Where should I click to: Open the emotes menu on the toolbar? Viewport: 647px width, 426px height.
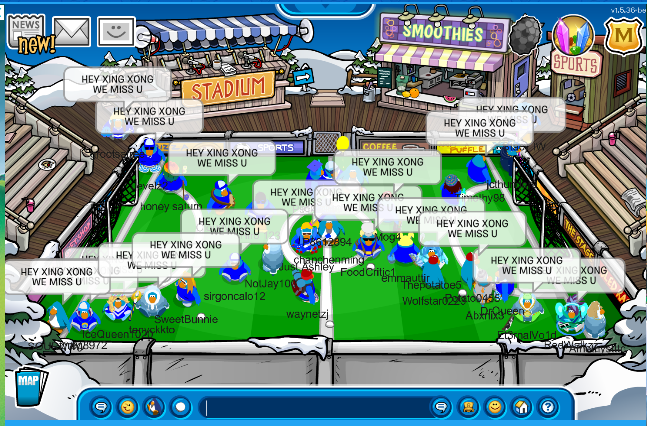(x=127, y=407)
